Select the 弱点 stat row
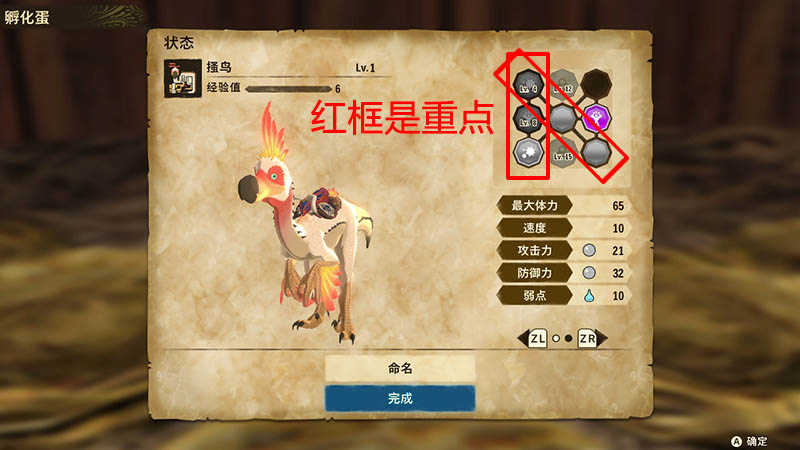 (x=567, y=294)
